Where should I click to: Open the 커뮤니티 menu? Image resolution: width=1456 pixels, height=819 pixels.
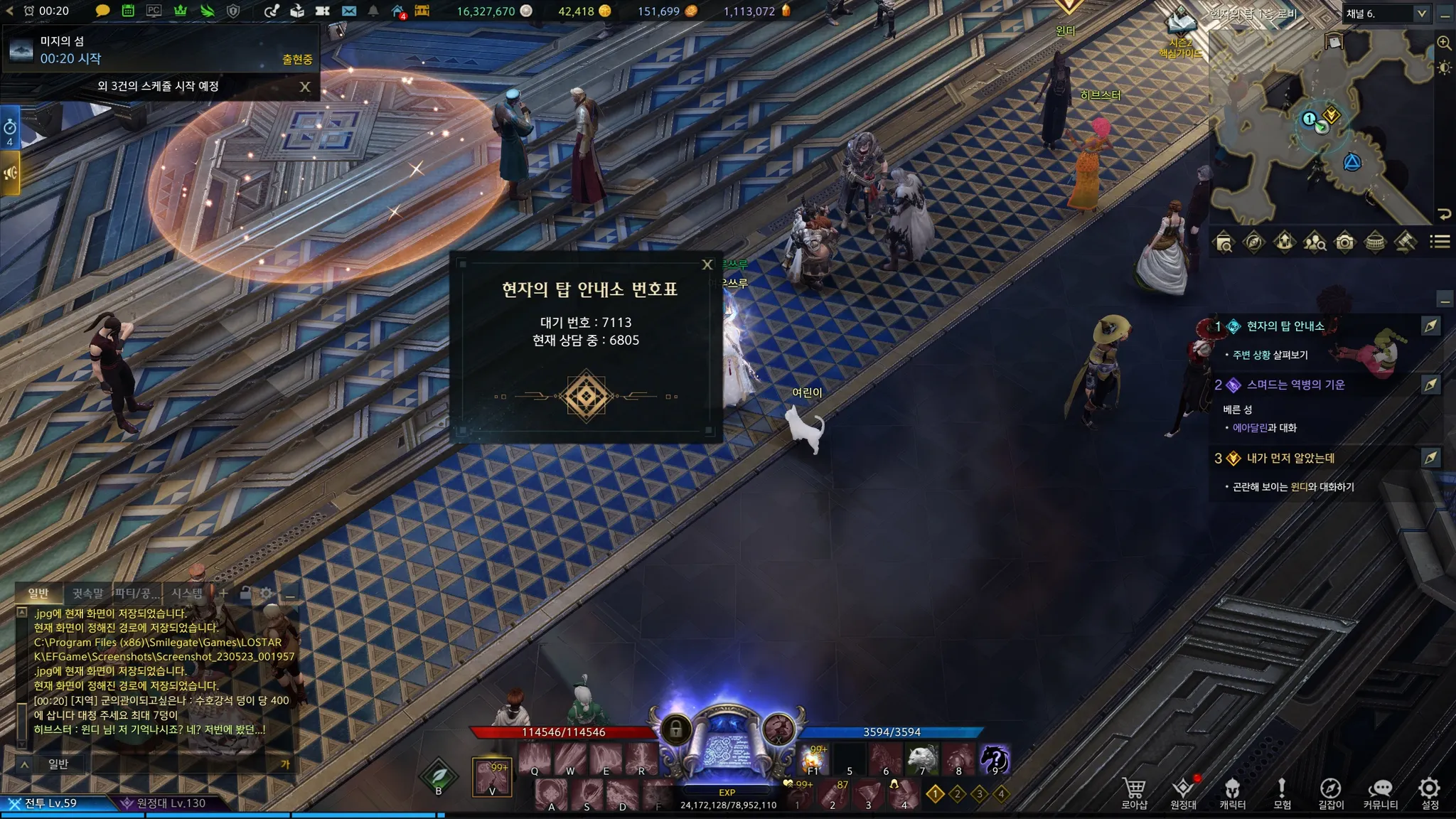[1380, 793]
